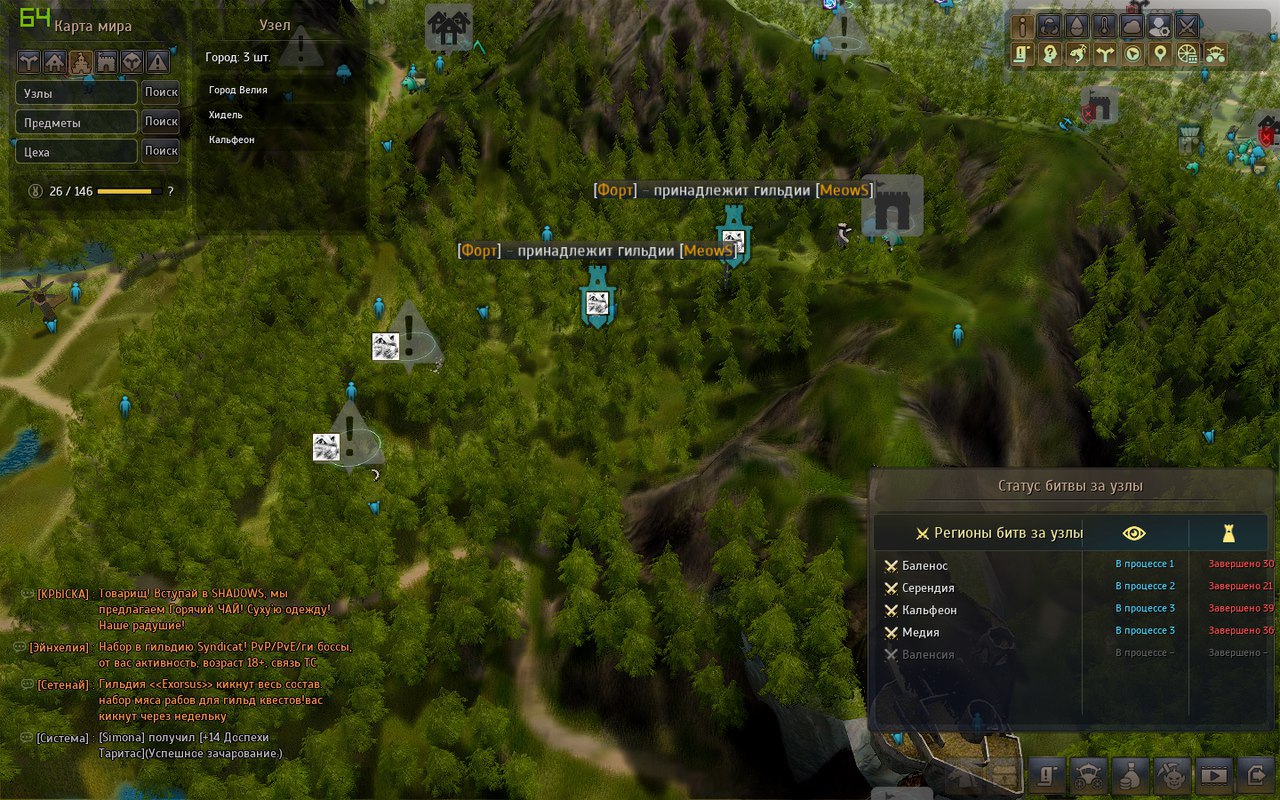This screenshot has width=1280, height=800.
Task: Open the compass navigation arrow icon
Action: pos(1131,56)
